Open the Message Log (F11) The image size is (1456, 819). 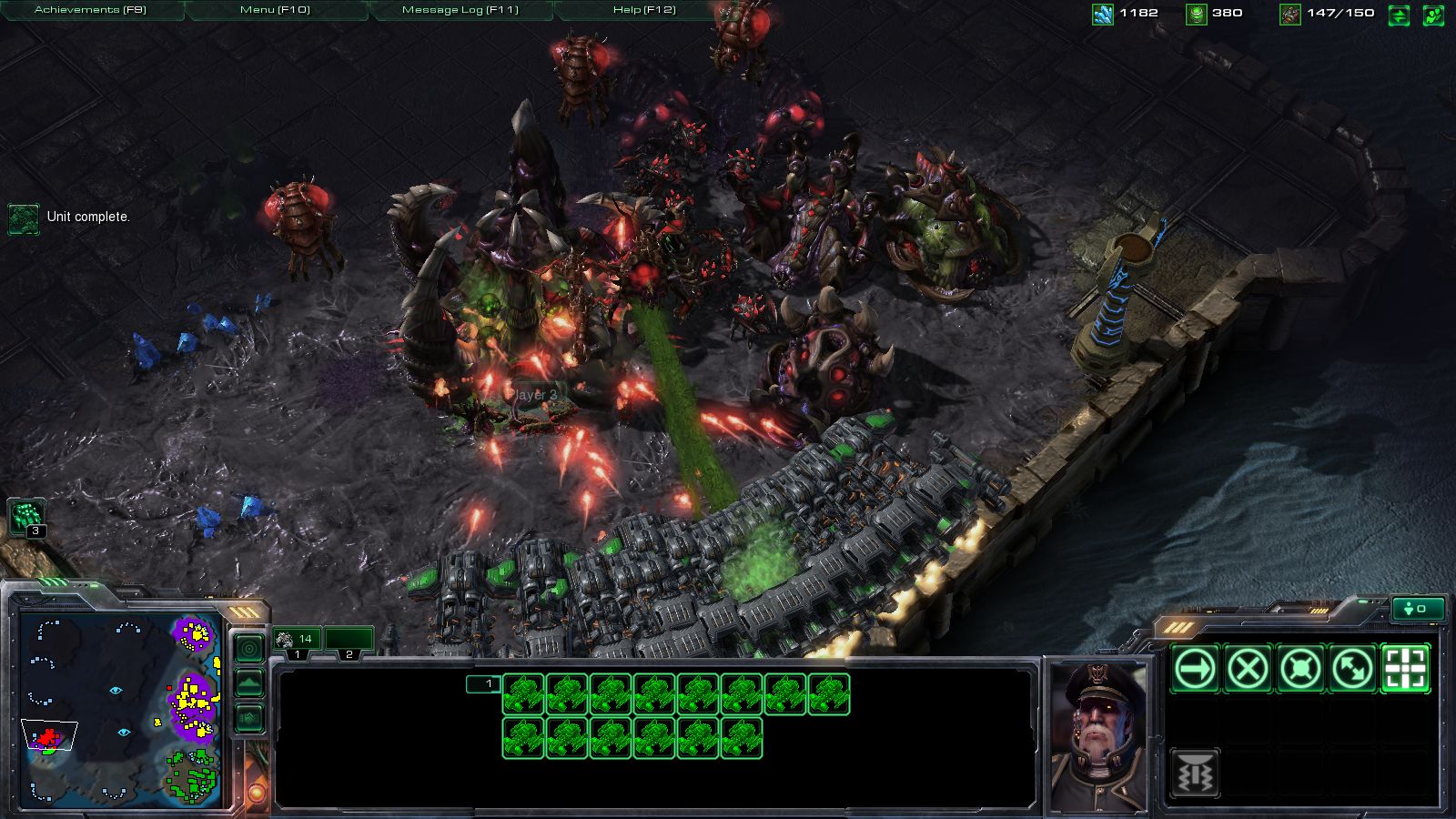460,10
